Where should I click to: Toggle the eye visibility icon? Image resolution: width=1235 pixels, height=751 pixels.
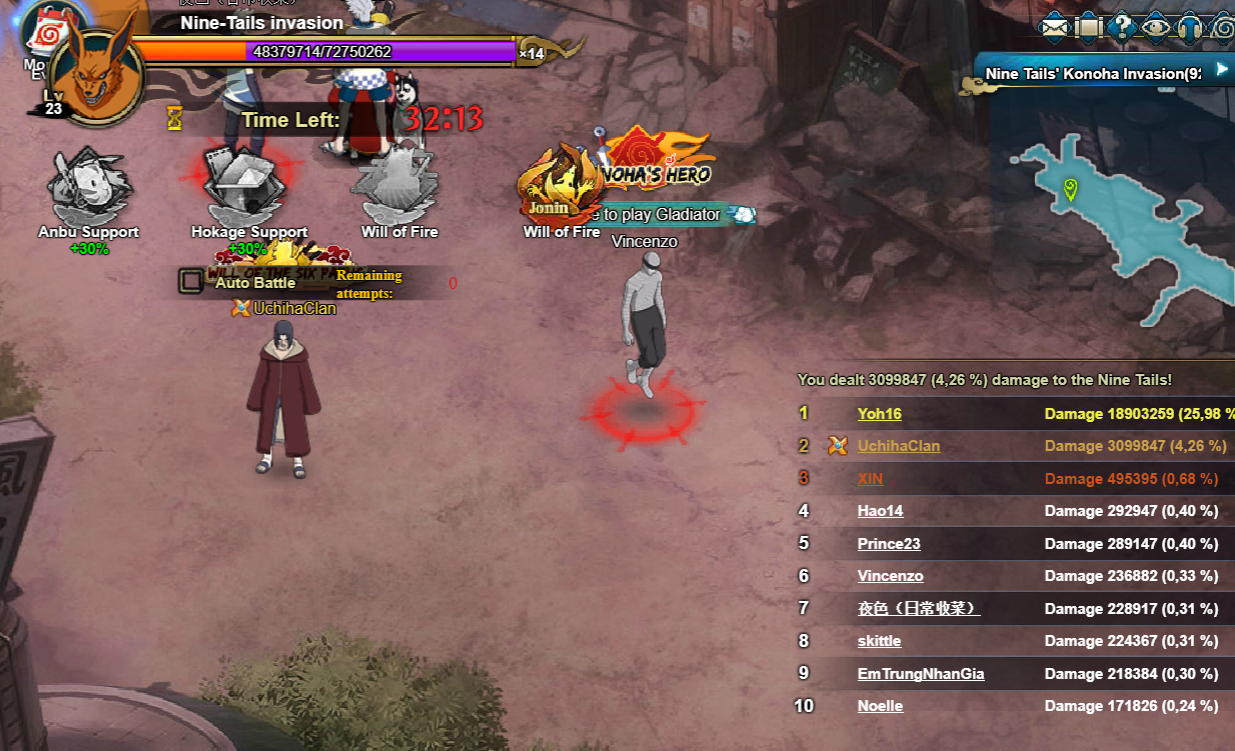click(1155, 27)
